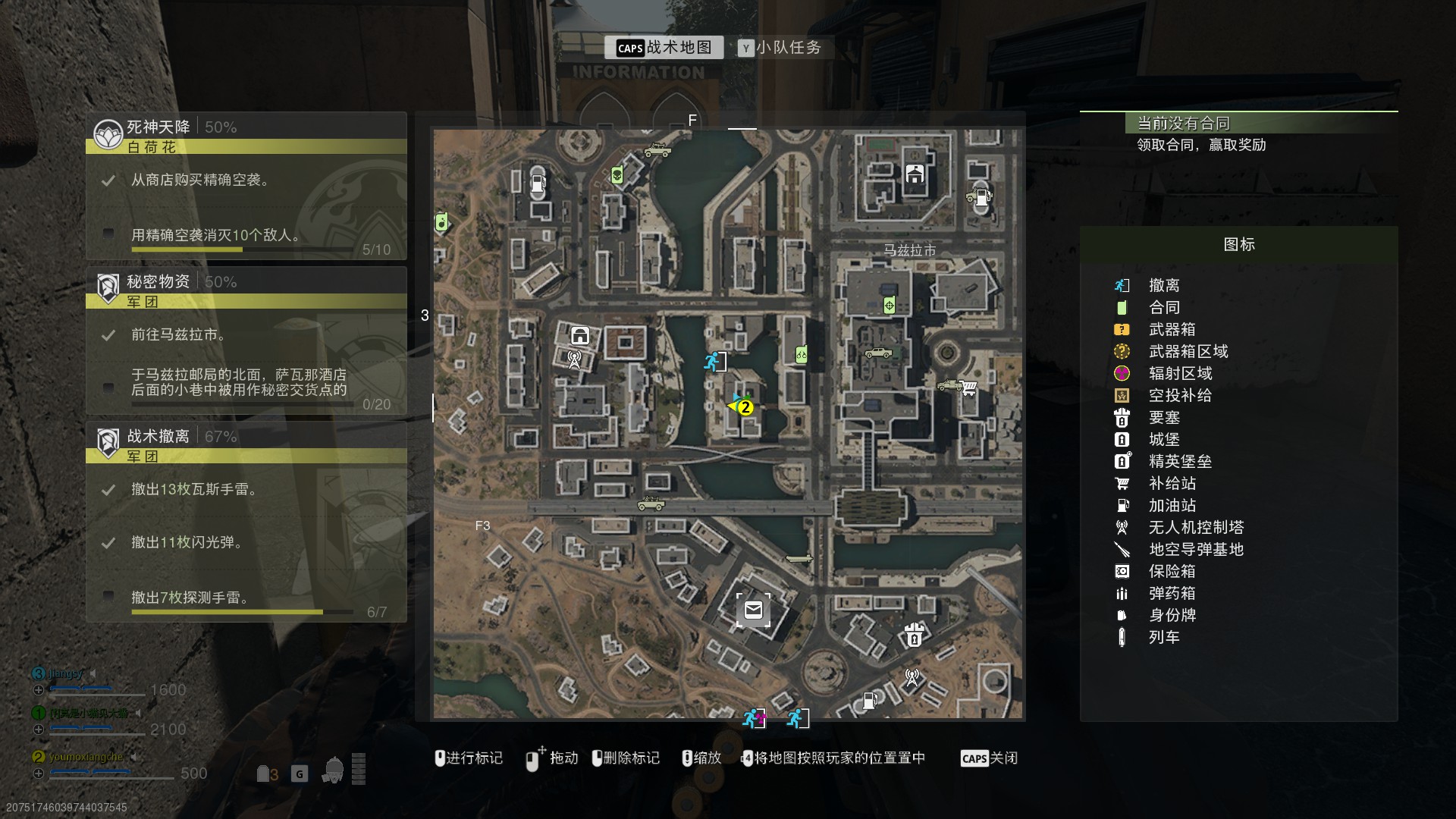
Task: Click the 列车 train legend entry
Action: coord(1163,637)
